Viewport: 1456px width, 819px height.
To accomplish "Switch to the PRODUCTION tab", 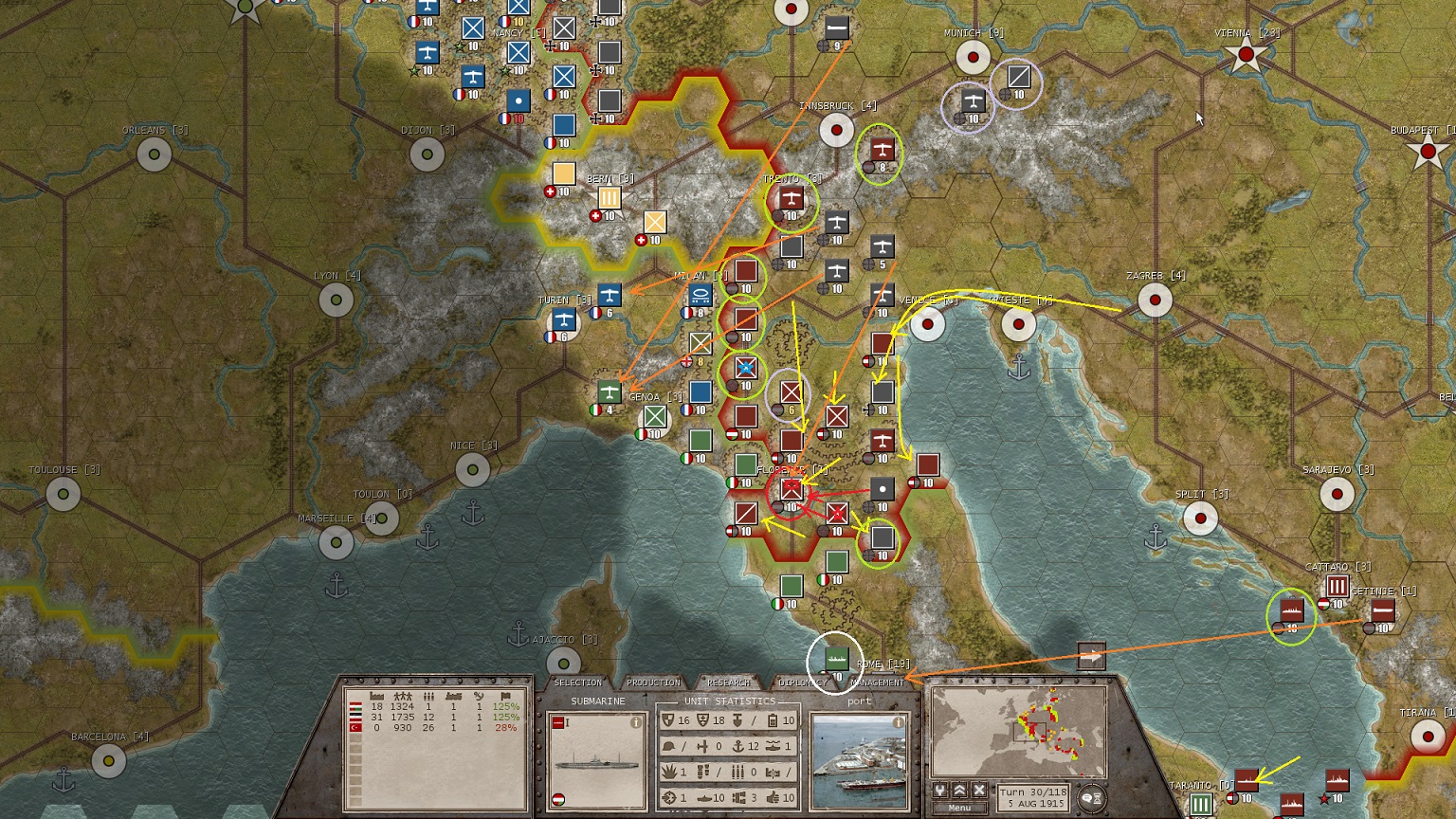I will tap(654, 682).
